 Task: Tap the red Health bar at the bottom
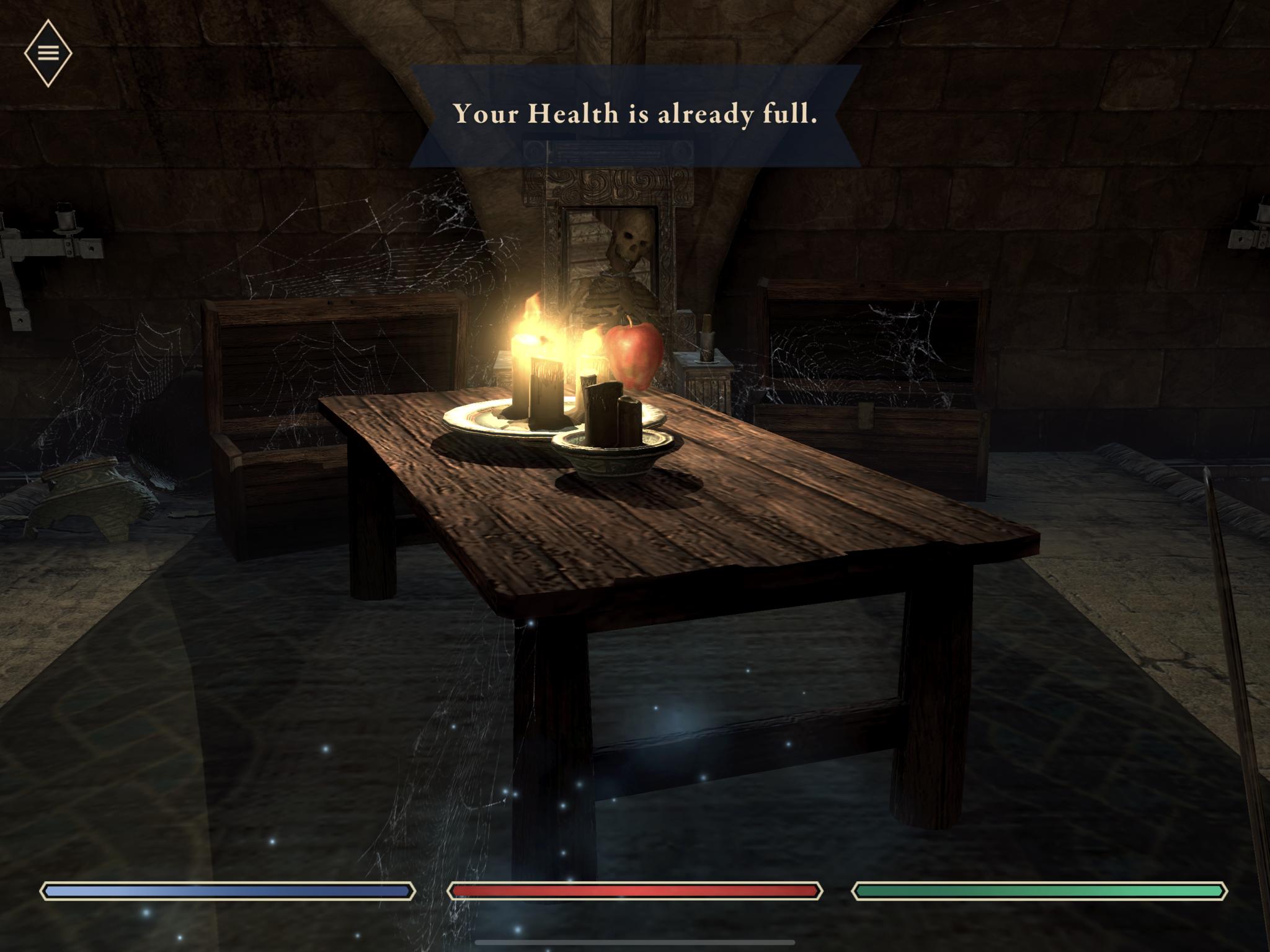click(x=634, y=891)
